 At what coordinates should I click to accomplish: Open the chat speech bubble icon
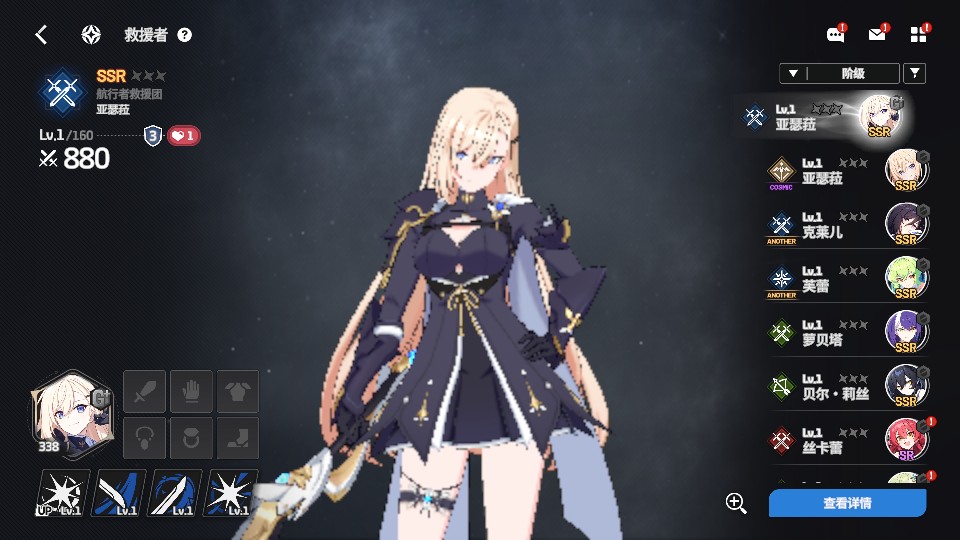[836, 35]
